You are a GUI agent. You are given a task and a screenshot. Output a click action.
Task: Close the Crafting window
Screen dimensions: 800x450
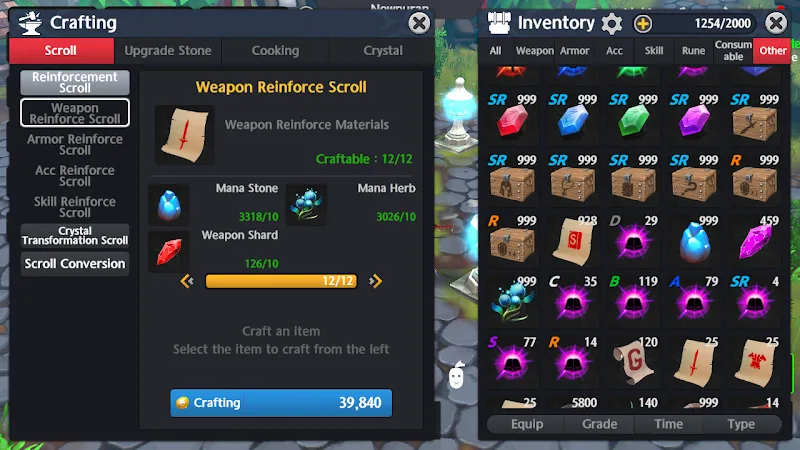pos(420,22)
